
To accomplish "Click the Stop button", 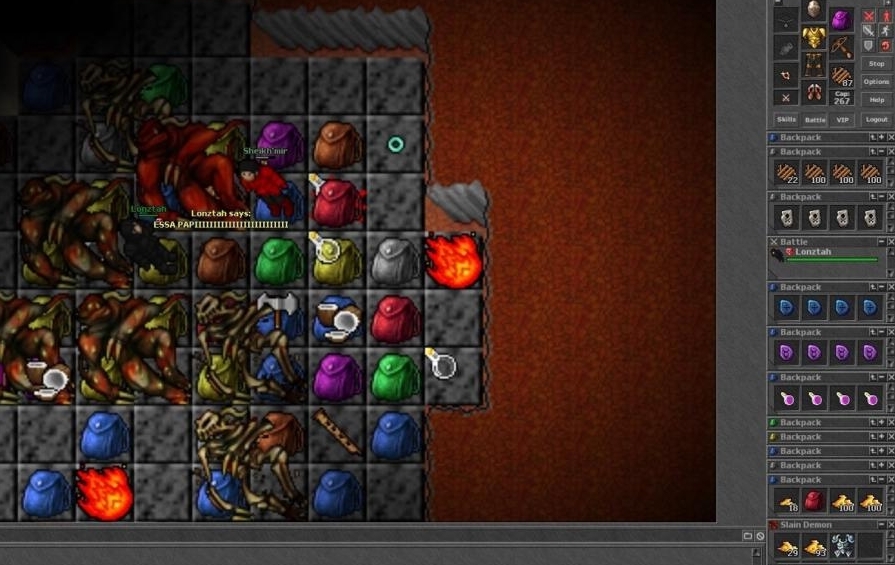I will pos(876,63).
